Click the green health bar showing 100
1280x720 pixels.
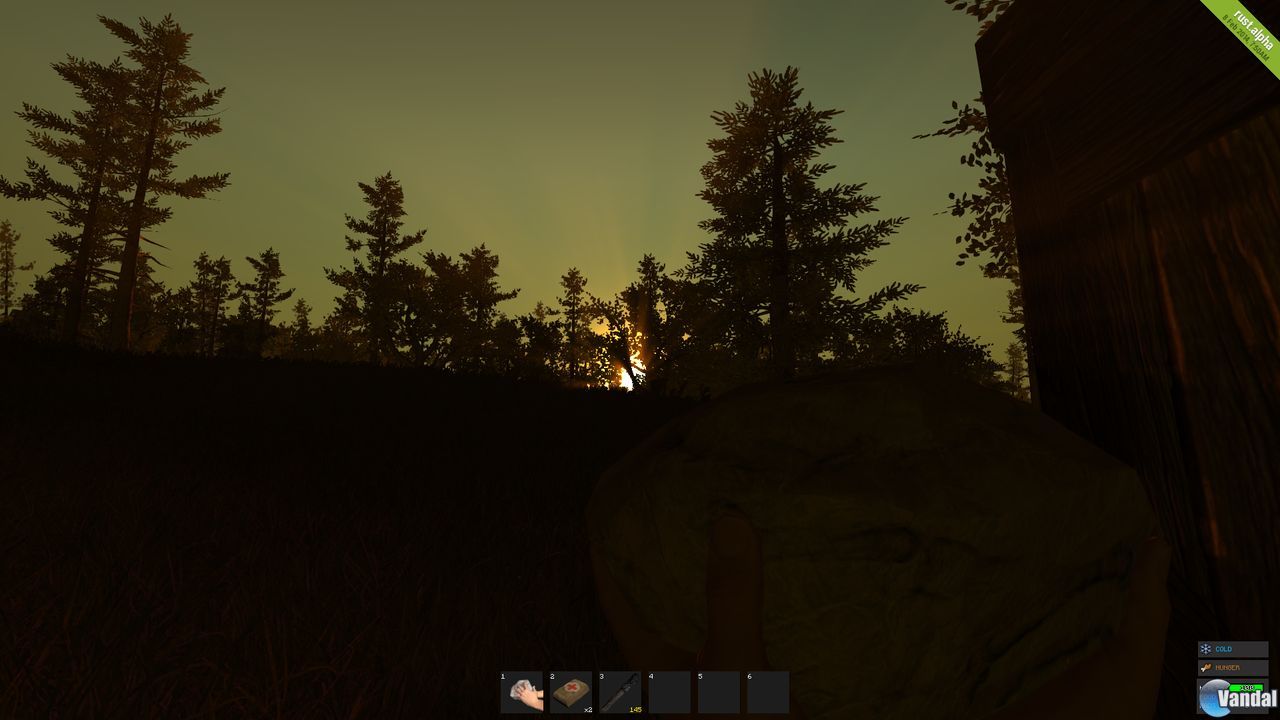[1245, 687]
